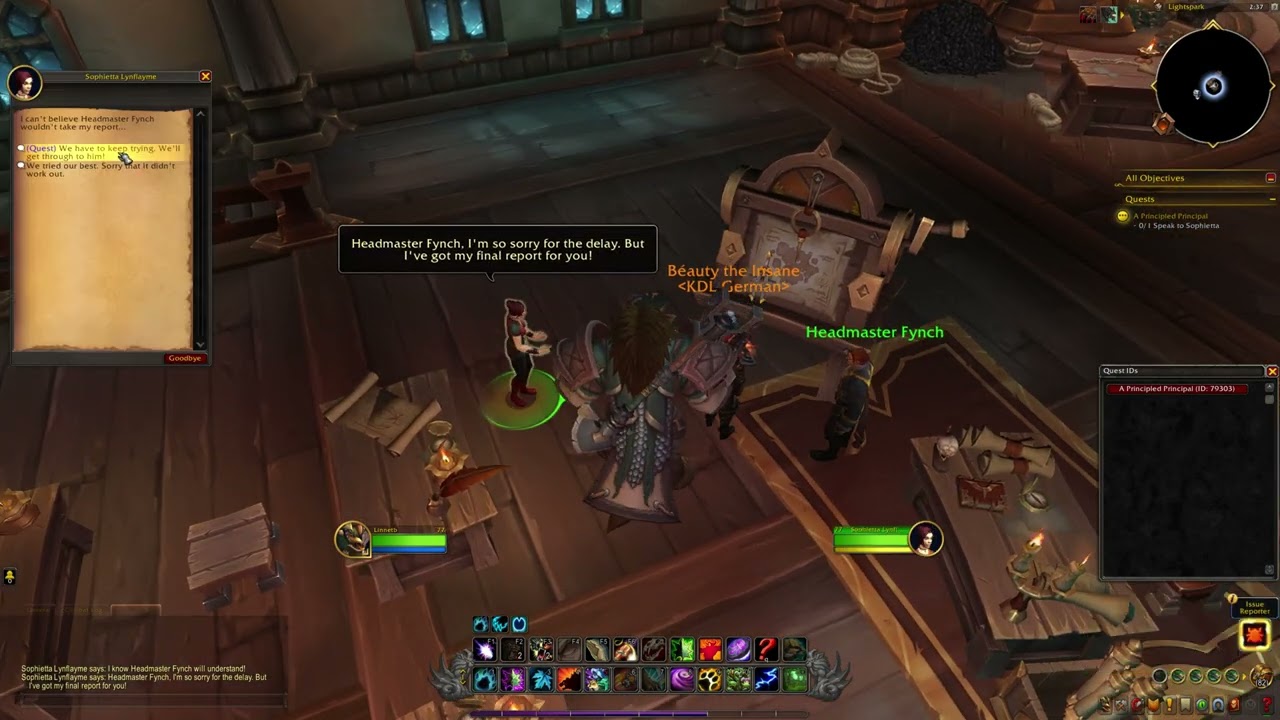This screenshot has width=1280, height=720.
Task: Select "We tried our best" dialogue option
Action: click(100, 170)
